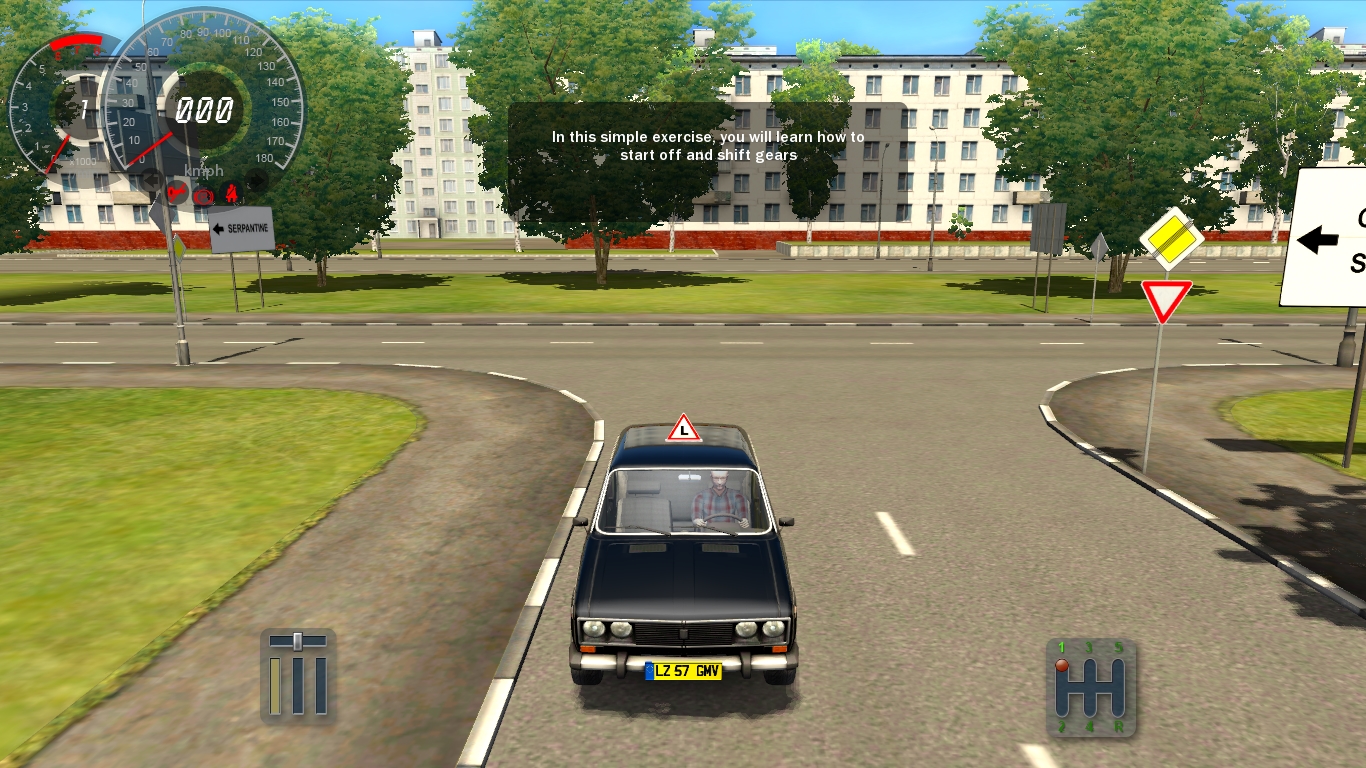Screen dimensions: 1366x768
Task: Click the brake pedal indicator bar
Action: point(298,686)
